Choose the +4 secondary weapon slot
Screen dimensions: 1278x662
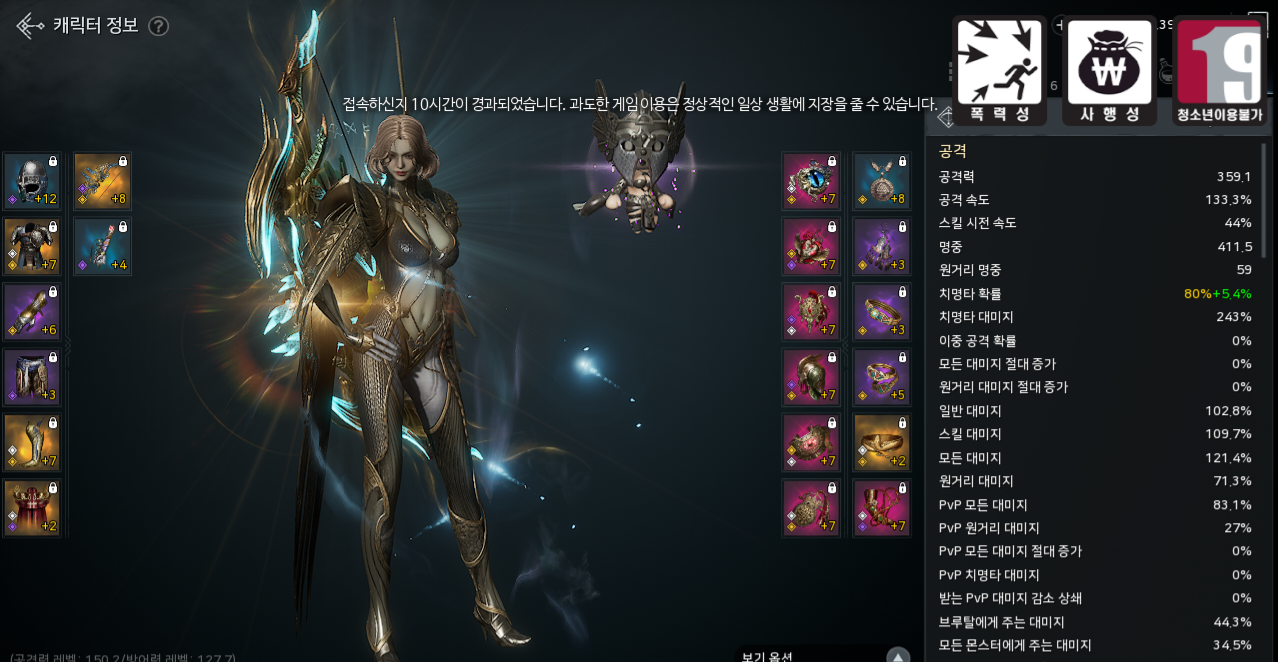[102, 246]
